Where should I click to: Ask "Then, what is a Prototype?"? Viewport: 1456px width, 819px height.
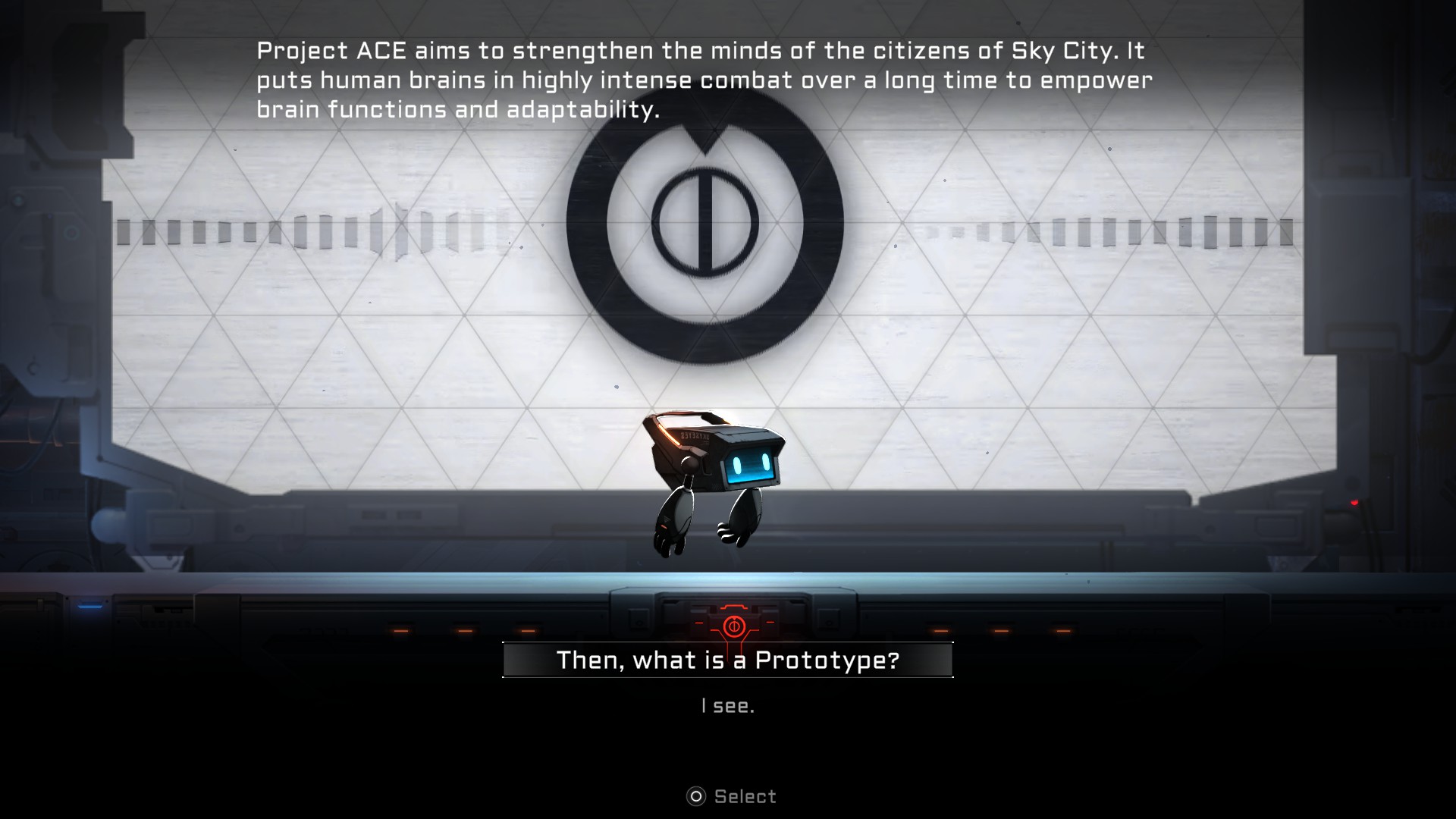727,660
